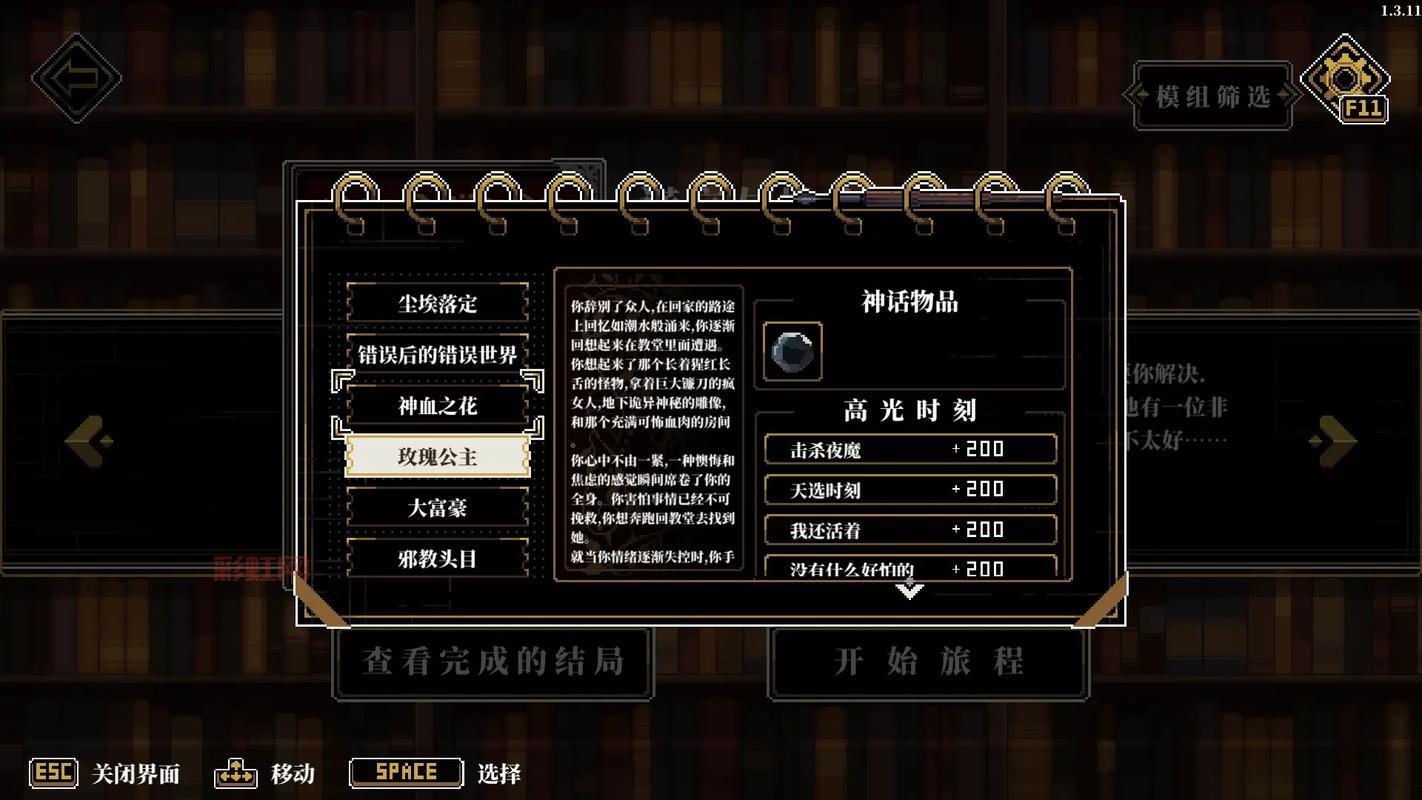Click the 击杀夜魔 +200 highlight entry

tap(909, 449)
